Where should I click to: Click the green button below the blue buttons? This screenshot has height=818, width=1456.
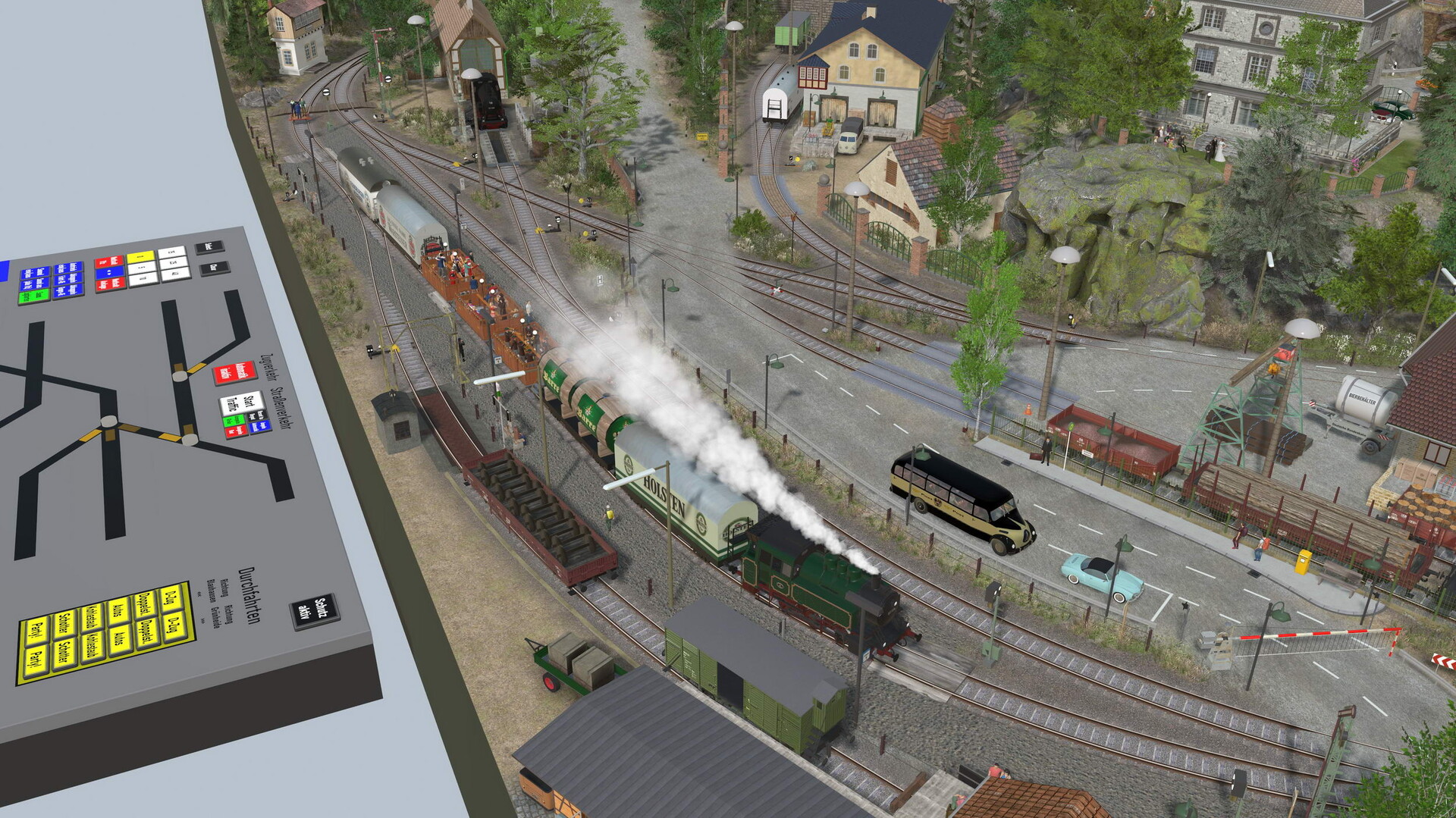pyautogui.click(x=33, y=296)
